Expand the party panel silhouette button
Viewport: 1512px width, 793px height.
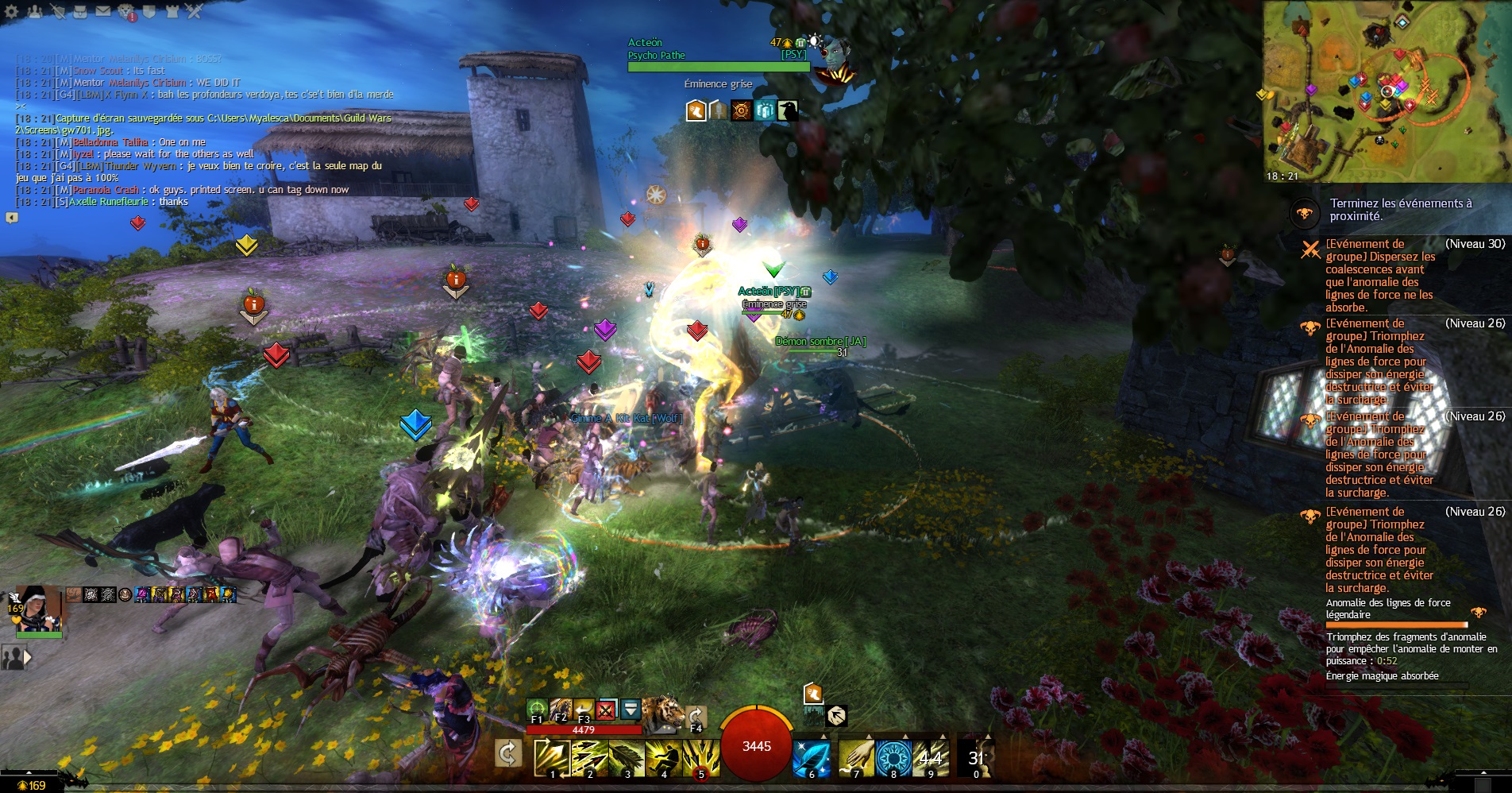16,657
